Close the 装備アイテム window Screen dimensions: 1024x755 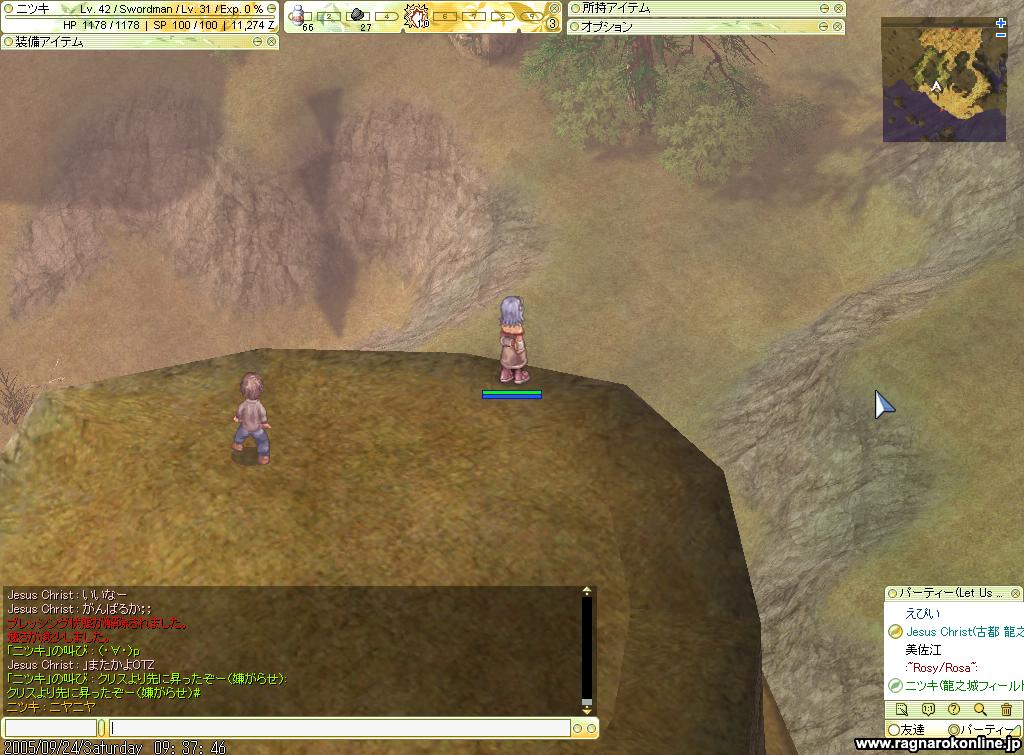click(x=271, y=42)
